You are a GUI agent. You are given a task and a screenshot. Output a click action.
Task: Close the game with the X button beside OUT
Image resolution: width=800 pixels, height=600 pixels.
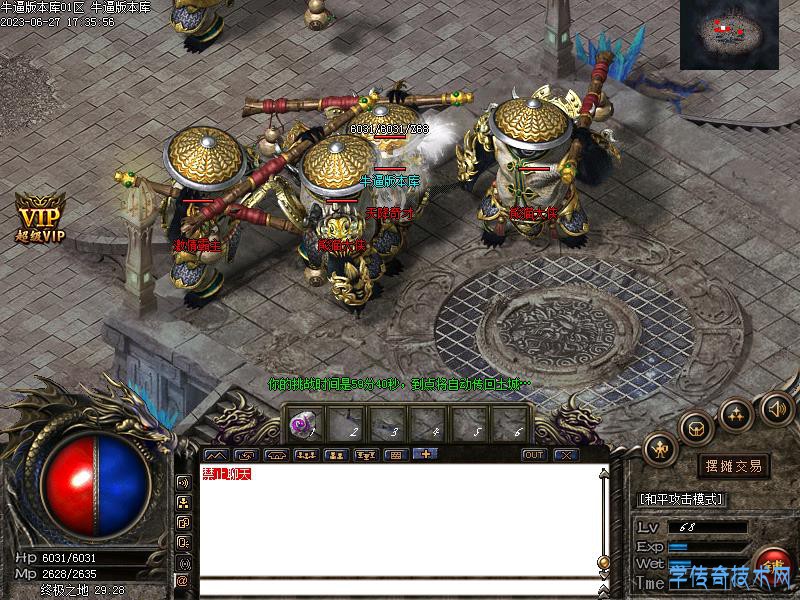click(x=566, y=455)
